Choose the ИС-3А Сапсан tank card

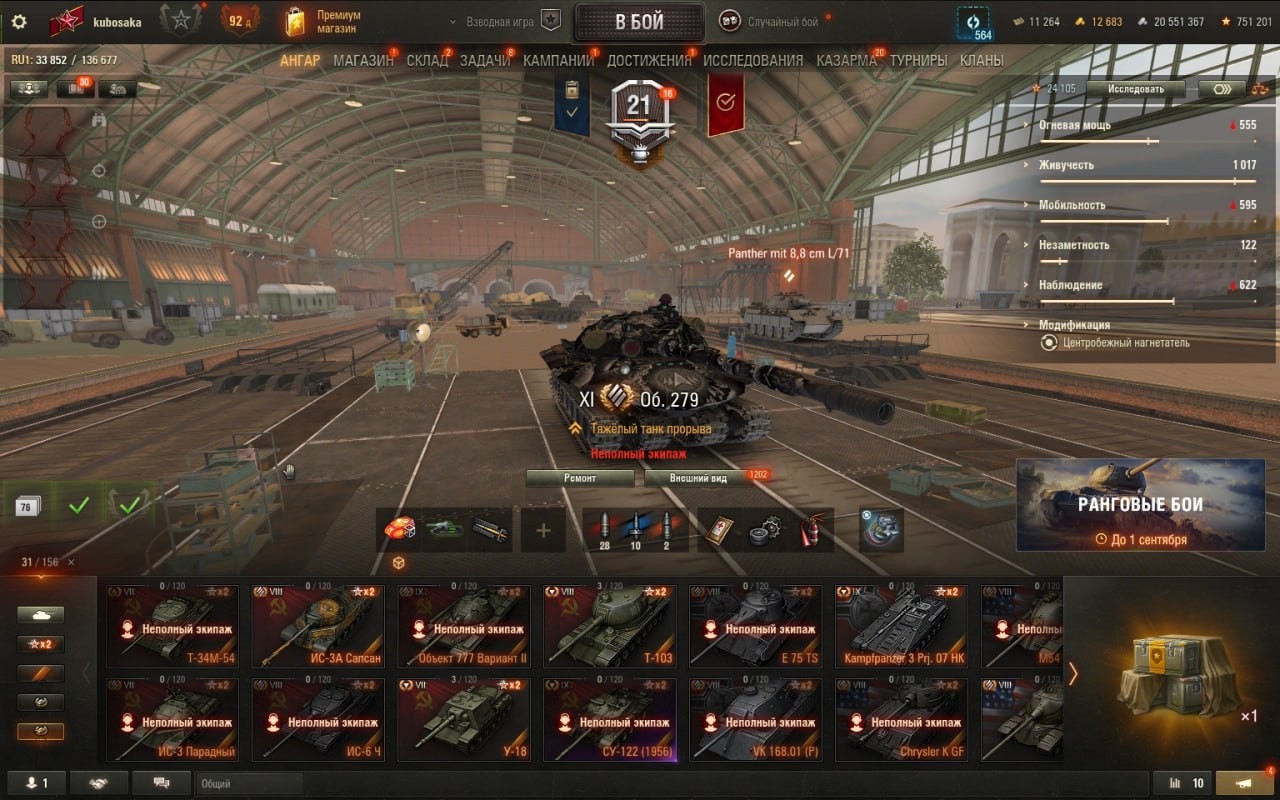tap(318, 627)
